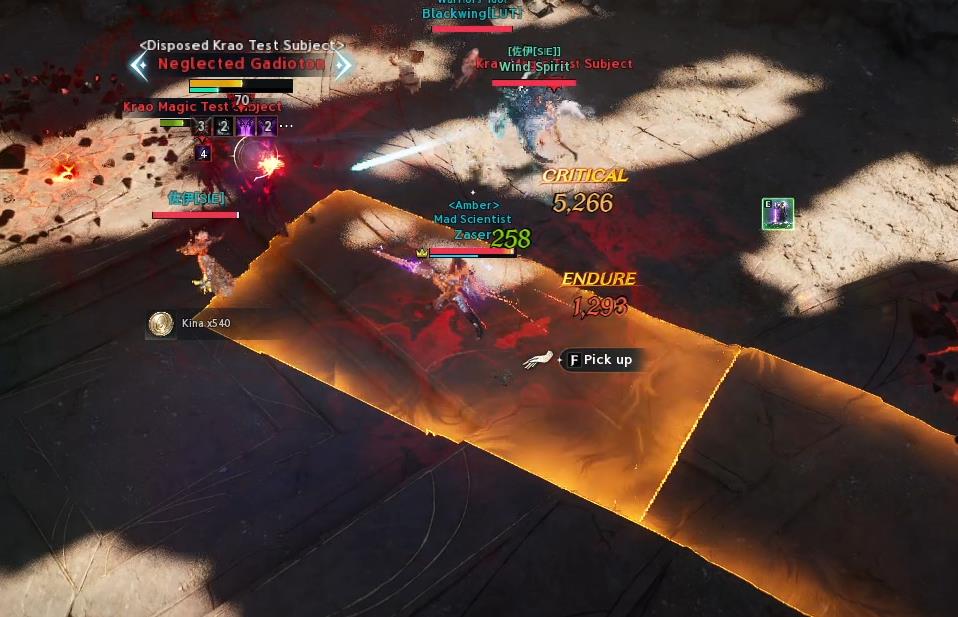The width and height of the screenshot is (958, 617).
Task: Click the right arrow beside Neglected Gadioton
Action: pos(343,65)
